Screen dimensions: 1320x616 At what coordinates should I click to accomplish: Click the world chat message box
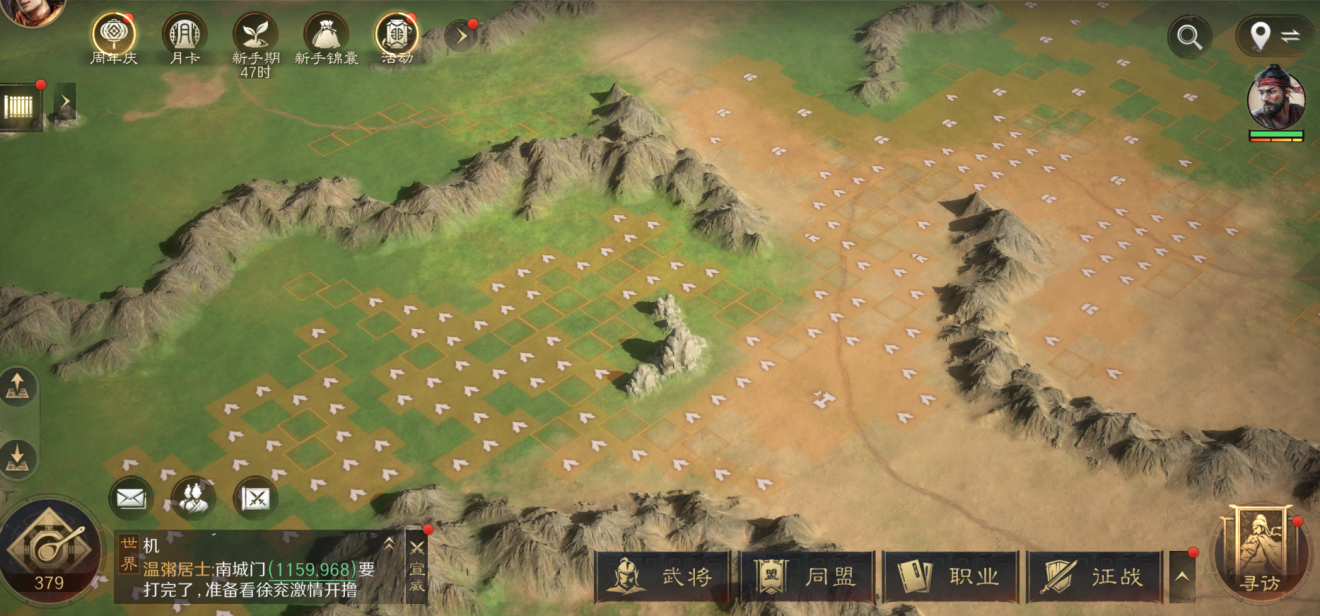260,569
